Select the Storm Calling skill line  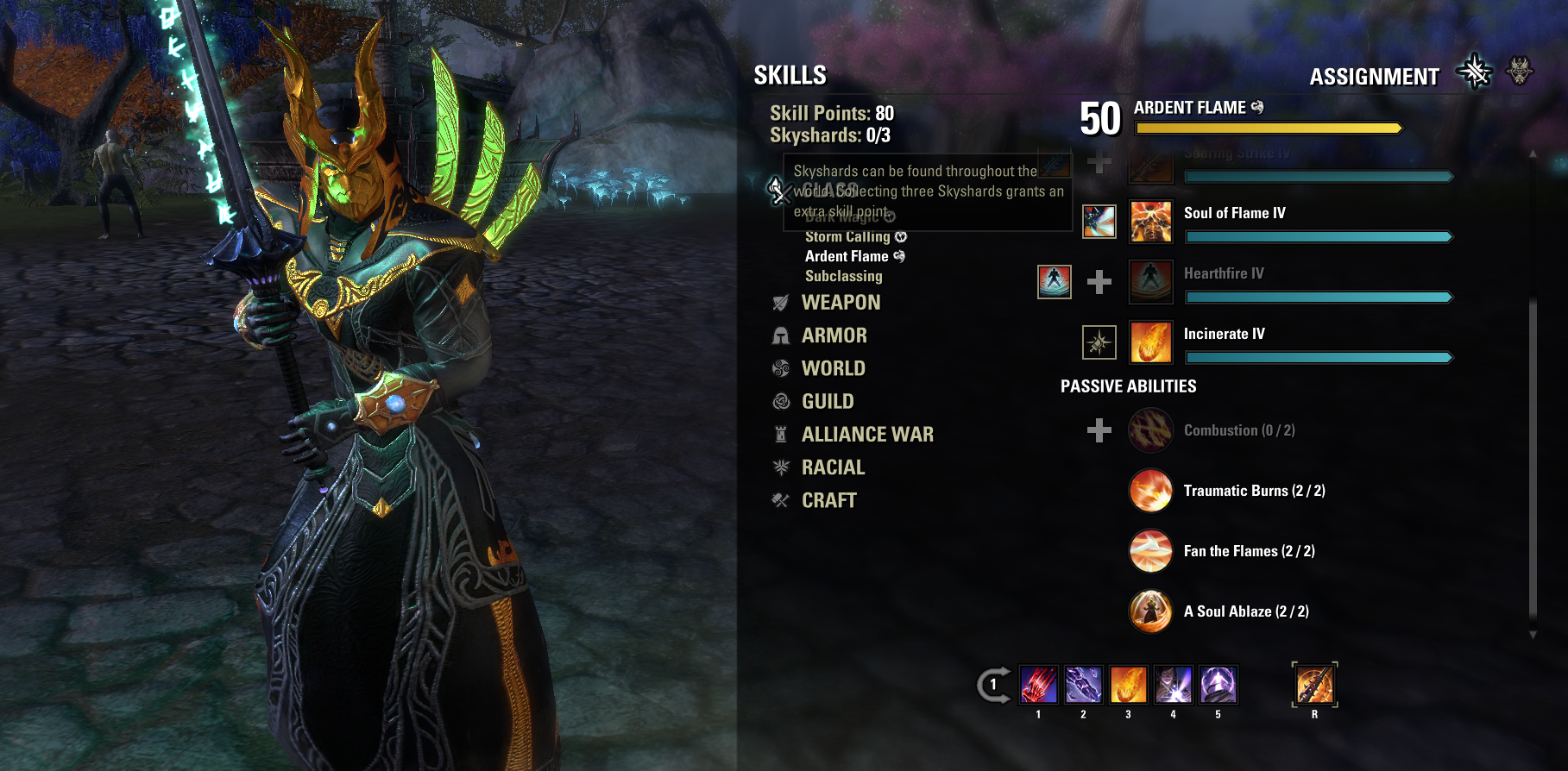tap(847, 237)
